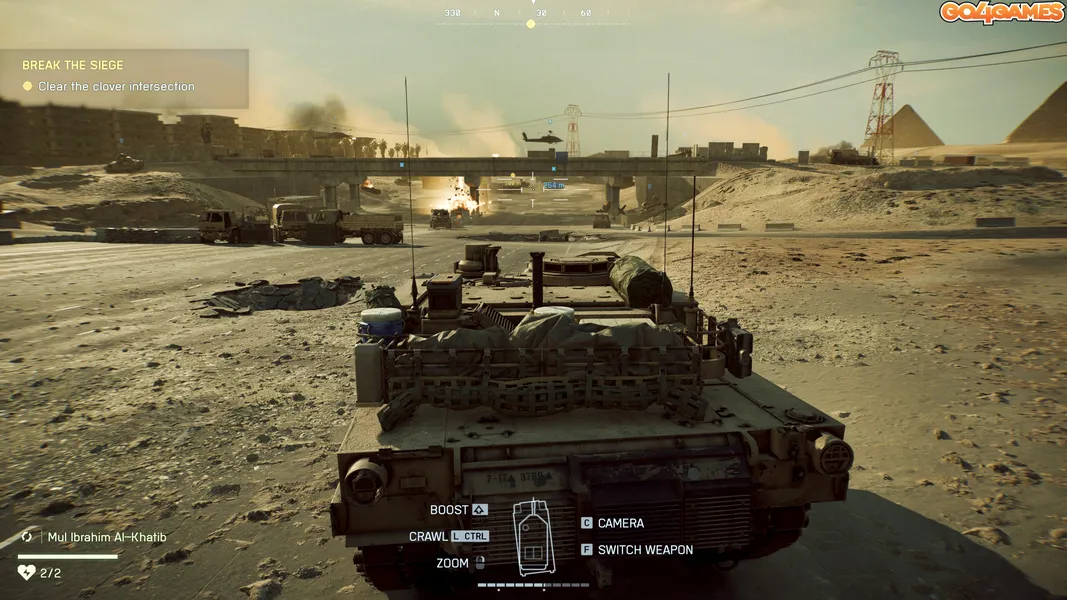
Task: Select the tank vehicle status icon
Action: click(x=533, y=536)
